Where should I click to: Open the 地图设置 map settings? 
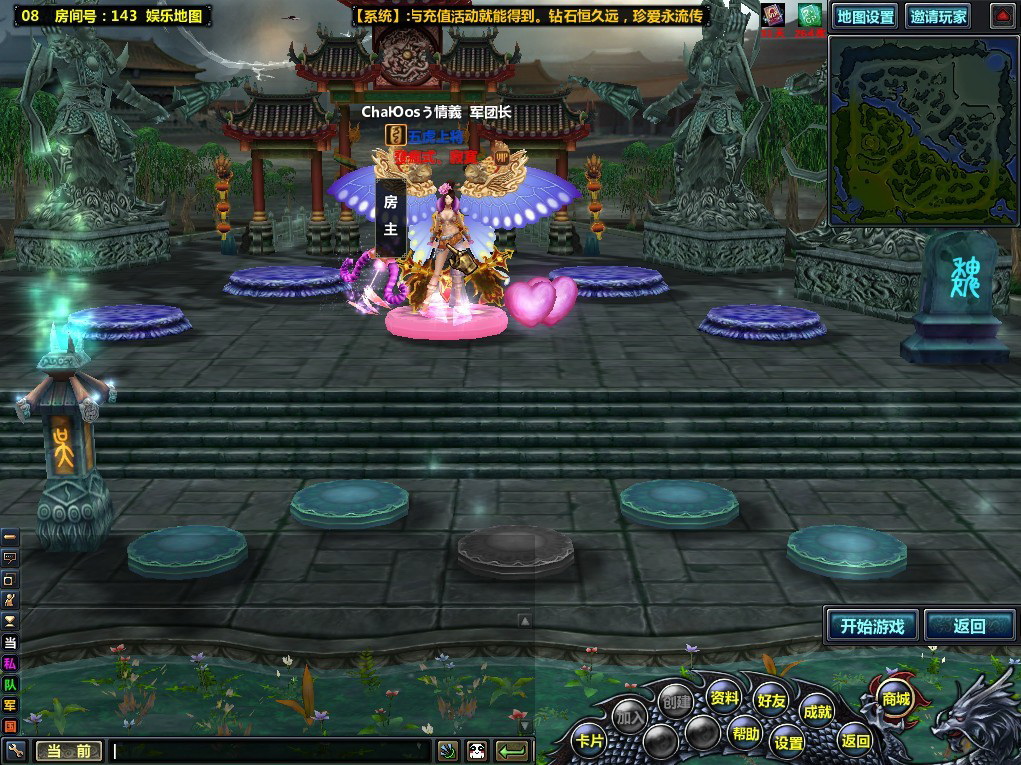click(x=865, y=16)
